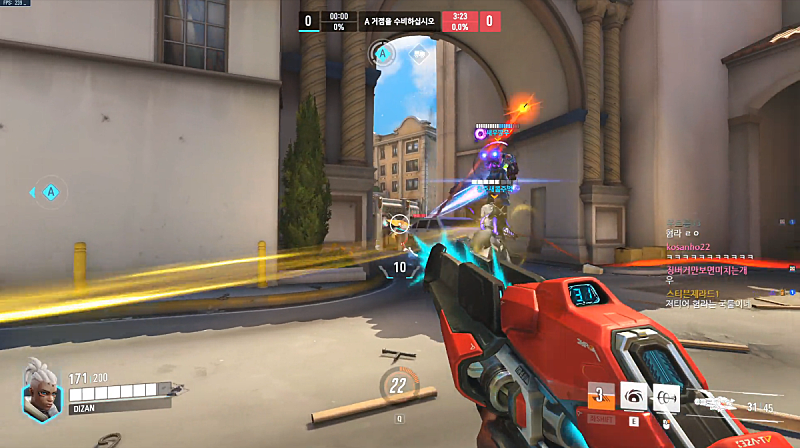The height and width of the screenshot is (448, 800).
Task: Use the Disruptor Shot eye ability
Action: click(x=634, y=397)
